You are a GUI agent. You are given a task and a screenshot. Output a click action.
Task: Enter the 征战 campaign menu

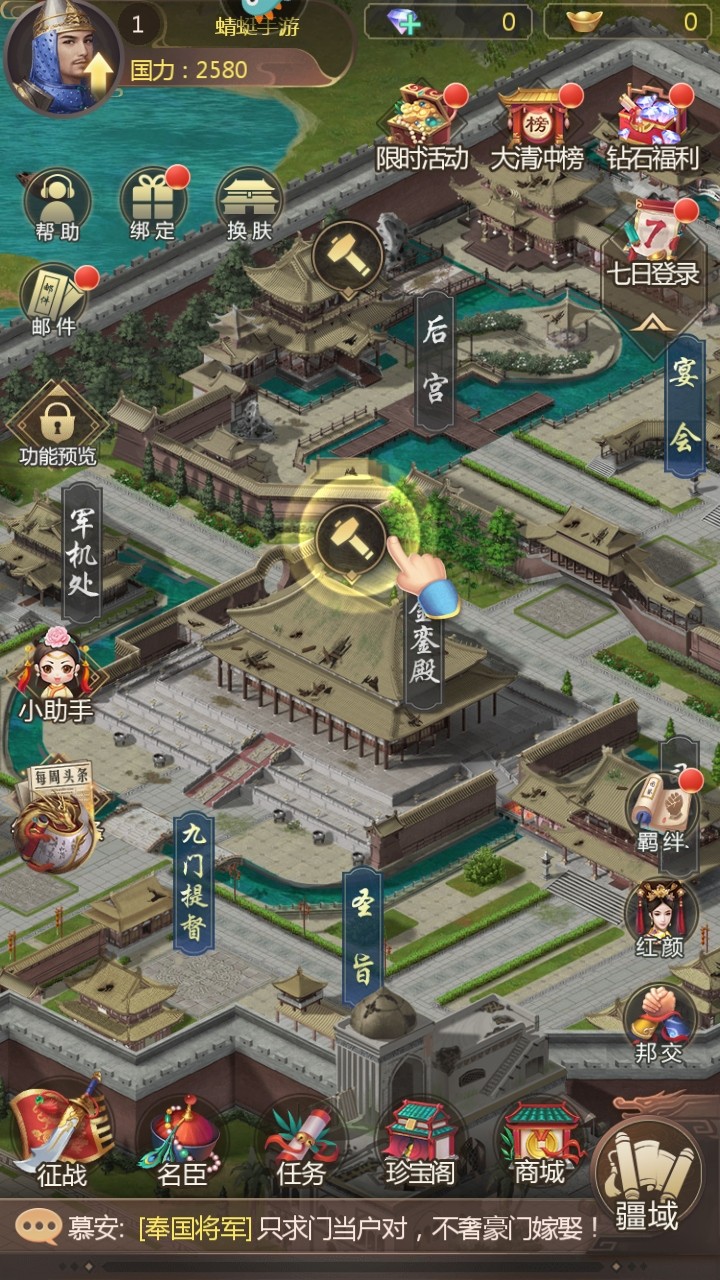[x=62, y=1140]
